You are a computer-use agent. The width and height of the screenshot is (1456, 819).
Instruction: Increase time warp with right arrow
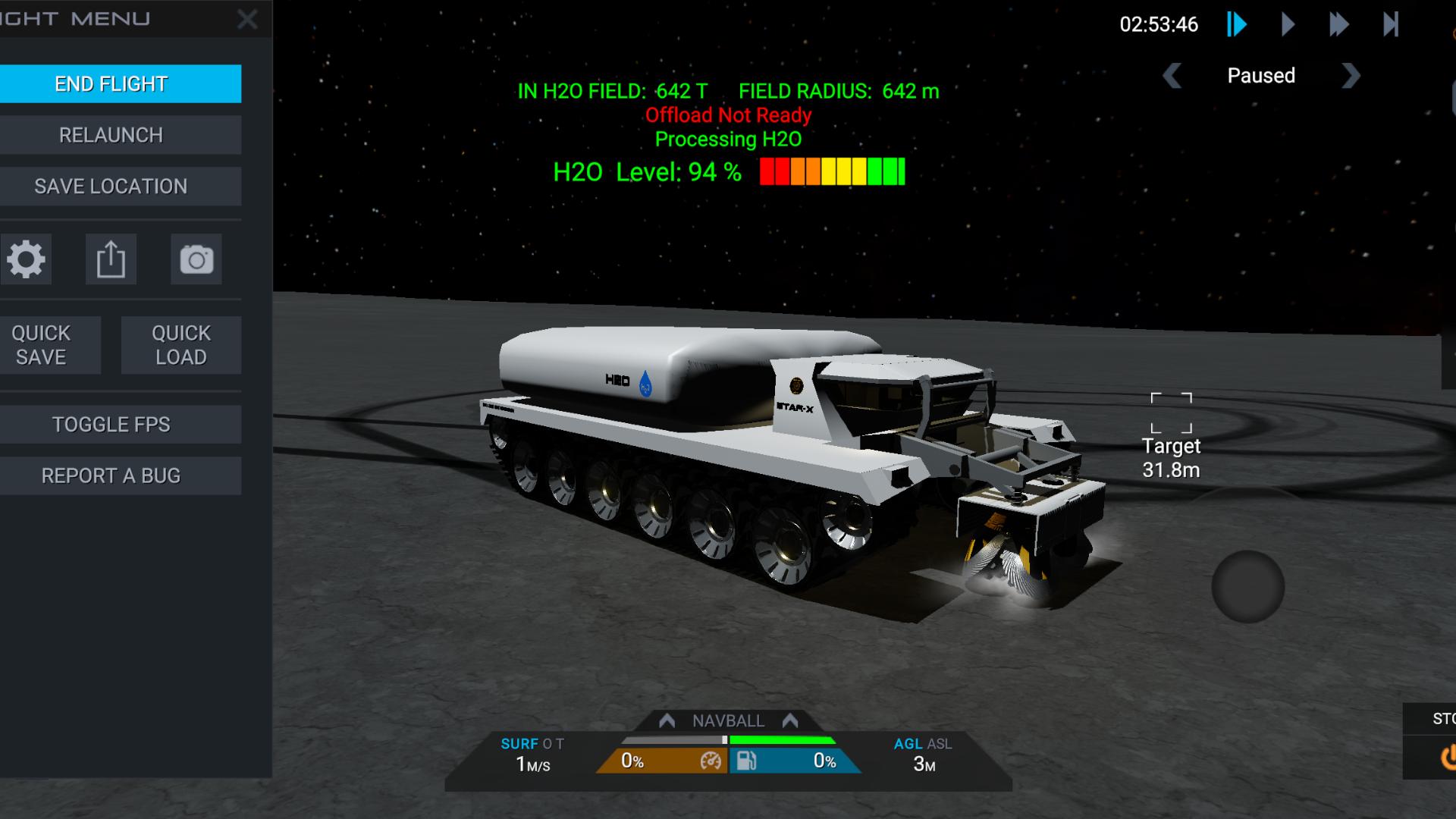(1351, 76)
